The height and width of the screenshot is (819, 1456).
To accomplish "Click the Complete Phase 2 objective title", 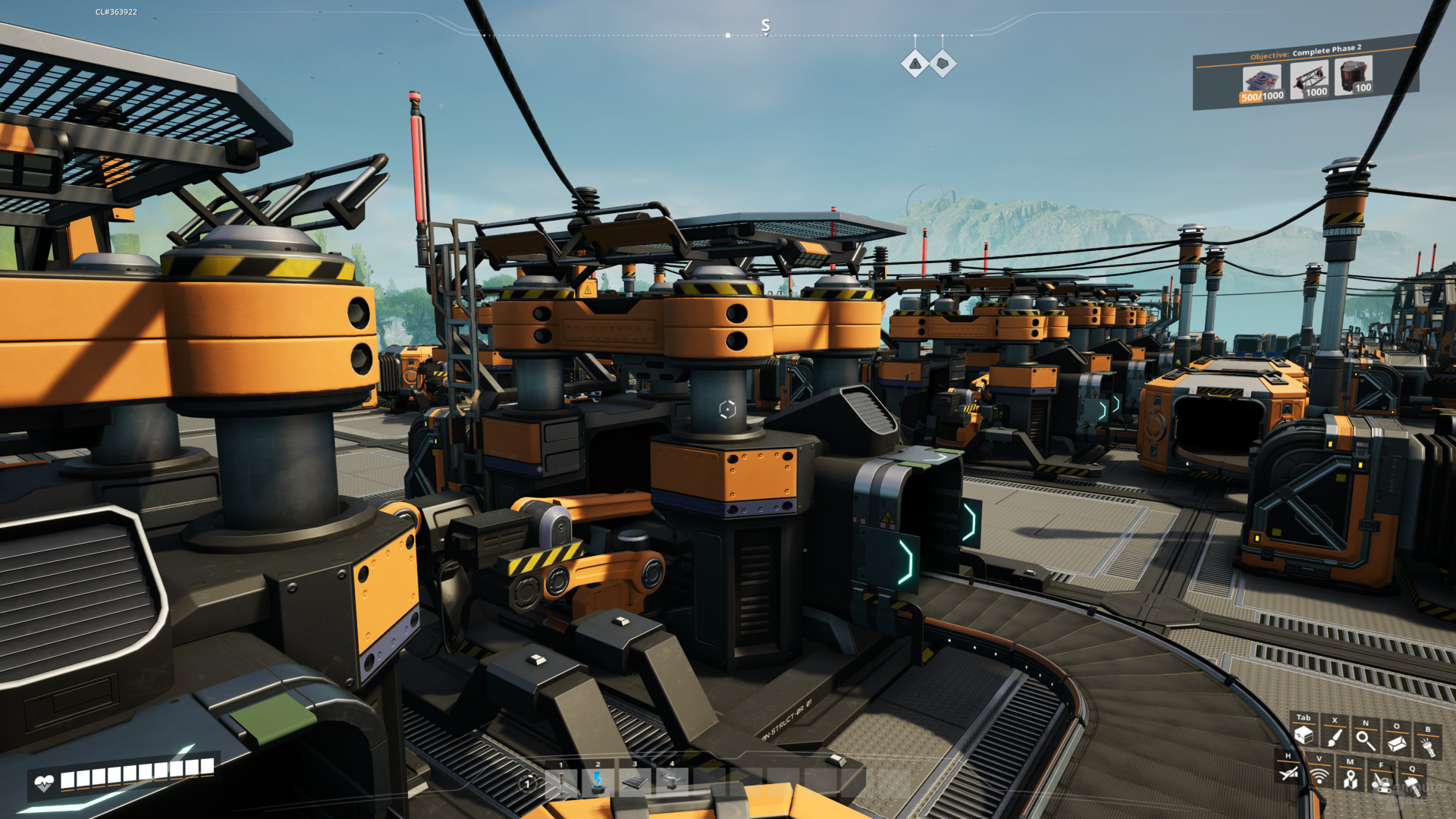I will point(1326,49).
